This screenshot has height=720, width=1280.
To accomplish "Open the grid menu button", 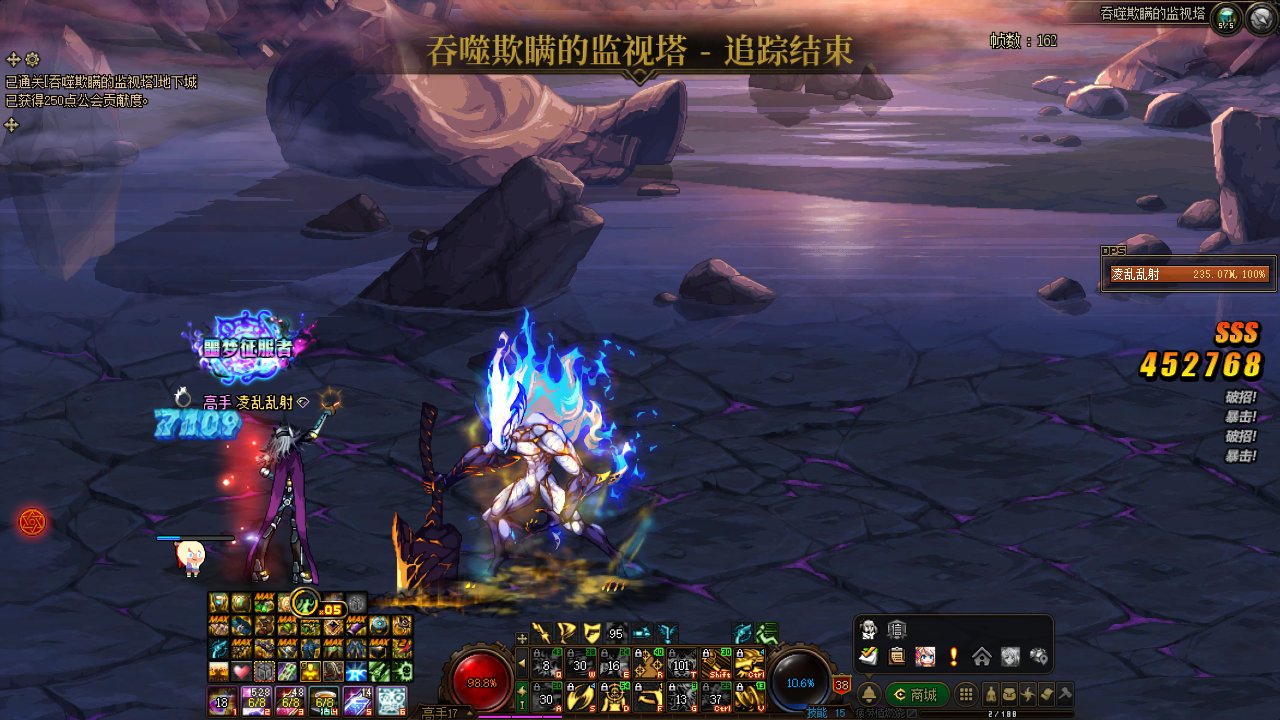I will 965,695.
